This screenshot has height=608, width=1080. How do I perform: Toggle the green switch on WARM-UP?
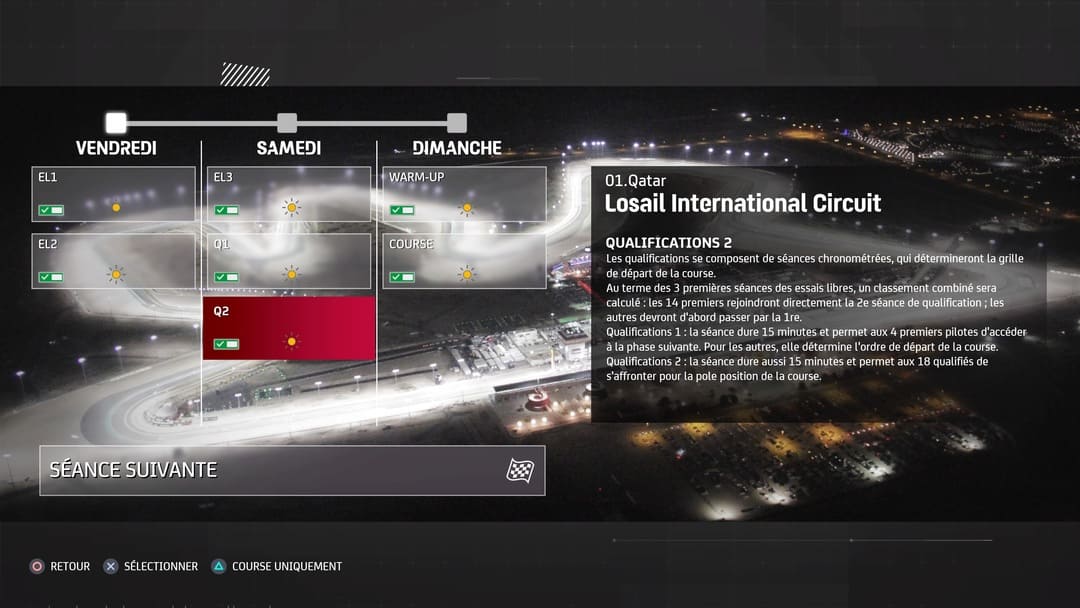click(402, 210)
